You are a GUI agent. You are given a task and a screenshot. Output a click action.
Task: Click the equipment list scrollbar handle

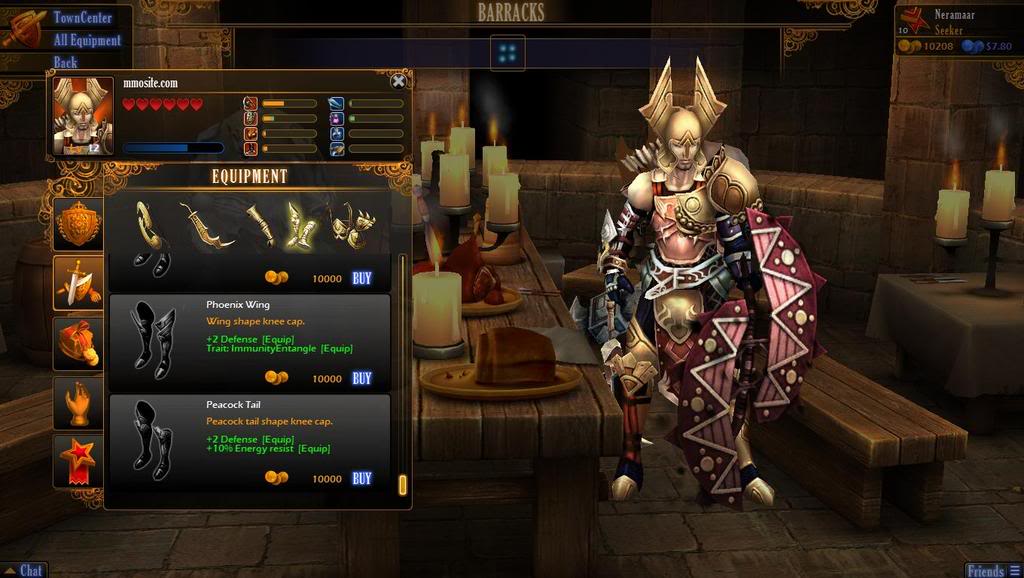pos(402,484)
